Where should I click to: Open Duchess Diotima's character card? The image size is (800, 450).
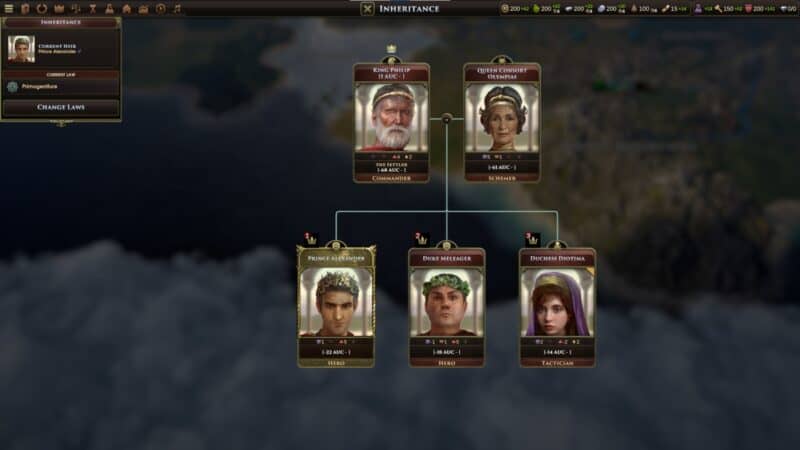coord(557,306)
